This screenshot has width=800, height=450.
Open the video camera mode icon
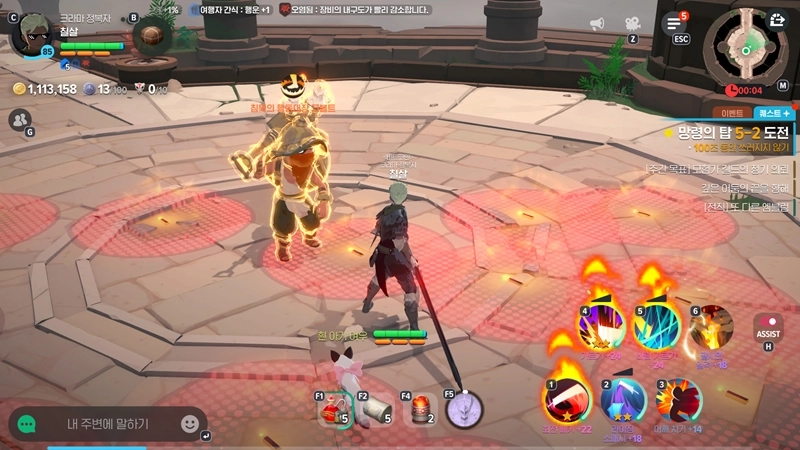point(632,24)
